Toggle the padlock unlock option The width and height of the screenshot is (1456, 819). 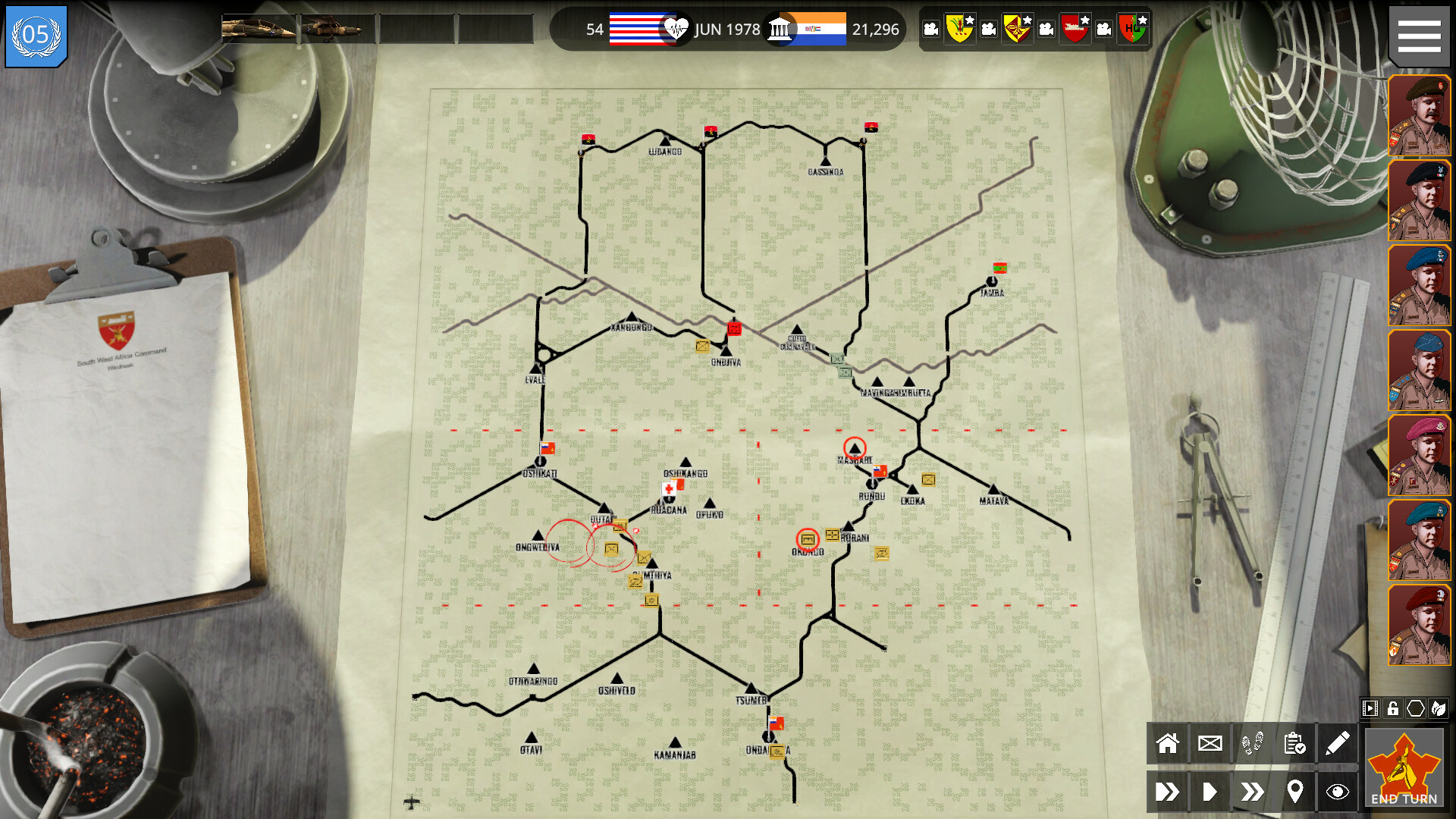coord(1393,709)
